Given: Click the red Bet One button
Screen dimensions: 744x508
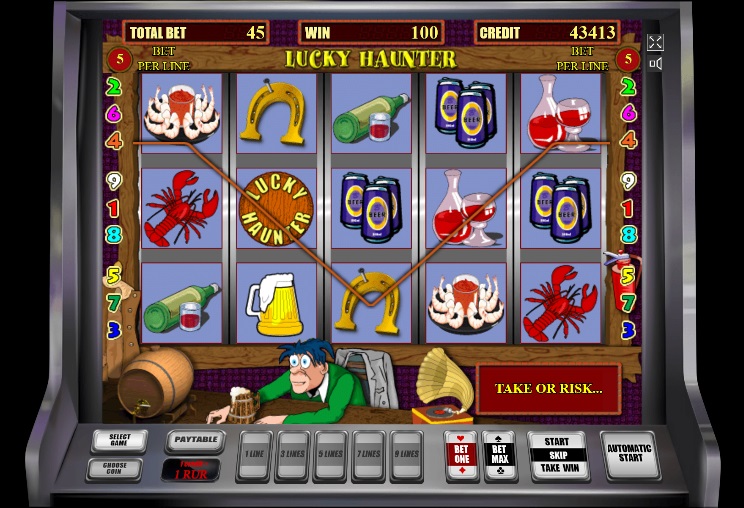Looking at the screenshot, I should click(460, 454).
